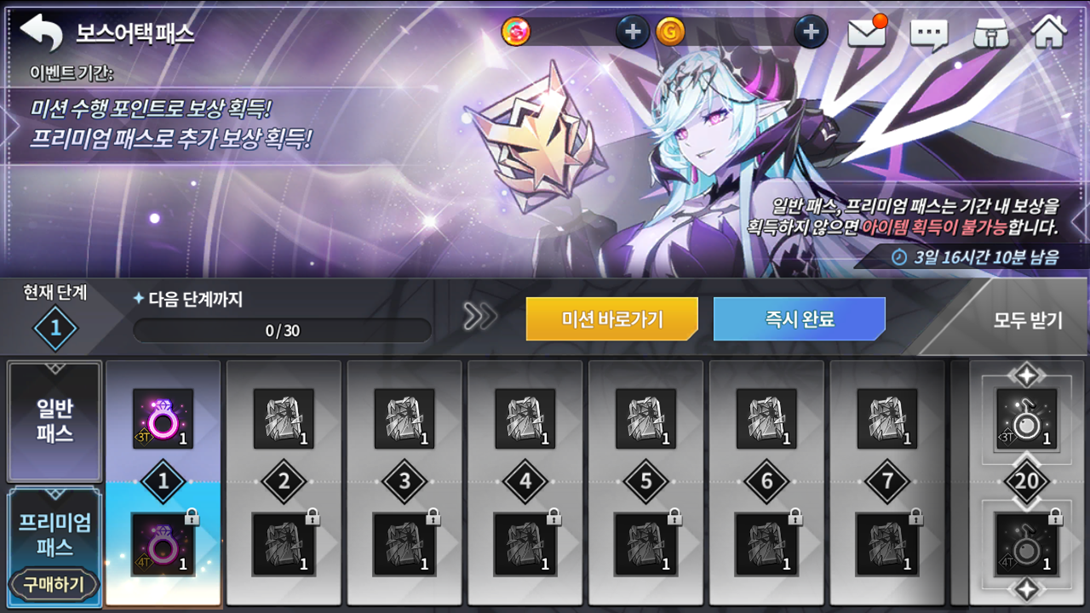Select the stage 7 locked premium reward

[887, 546]
